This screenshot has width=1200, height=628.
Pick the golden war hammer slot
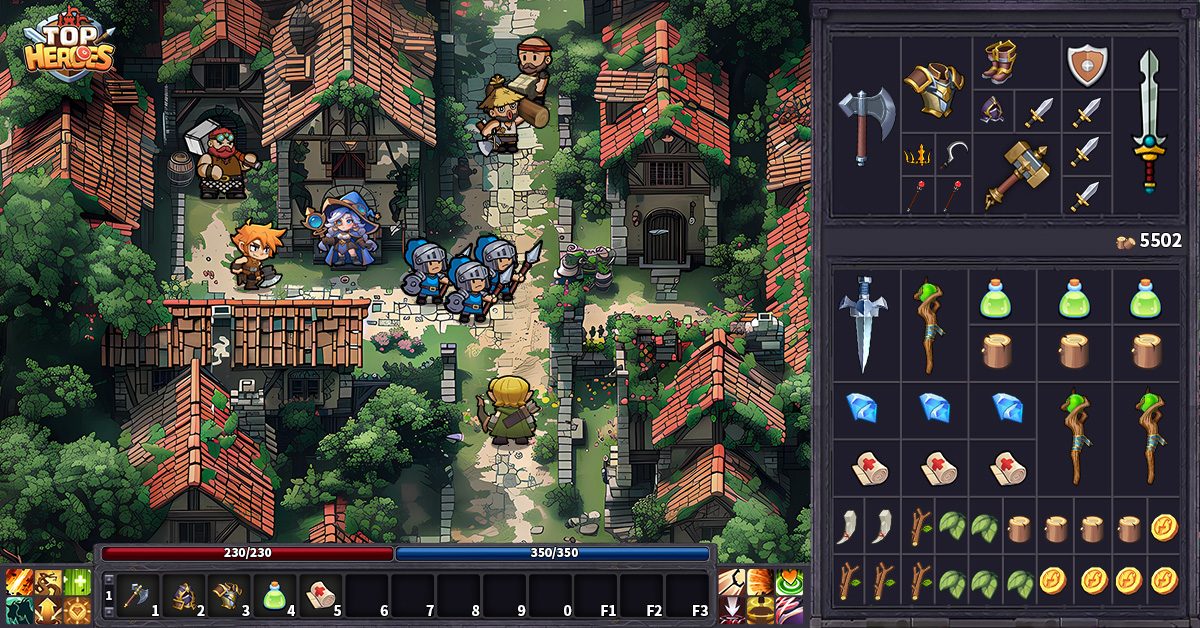click(1015, 173)
